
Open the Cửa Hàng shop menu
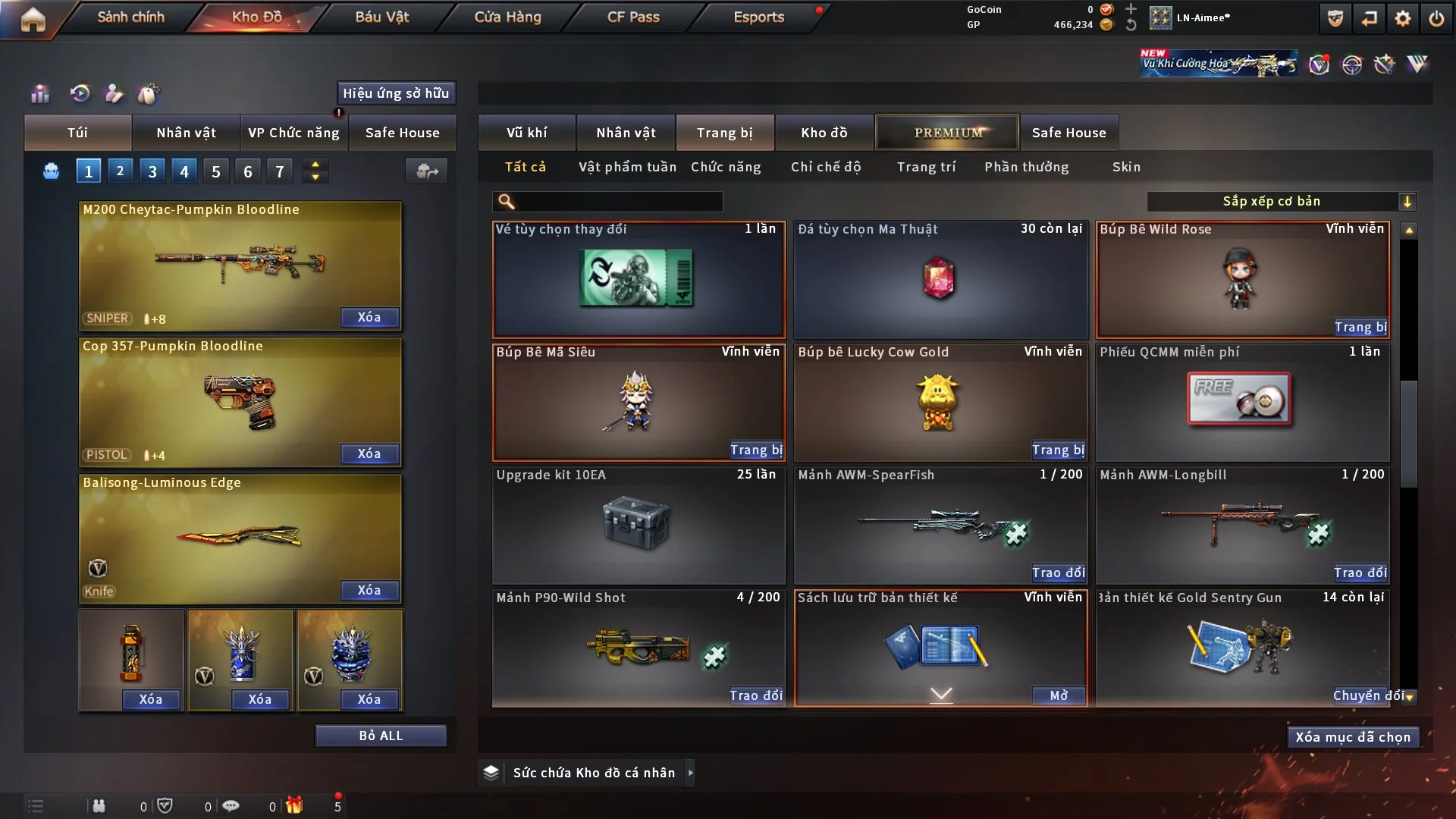(507, 17)
